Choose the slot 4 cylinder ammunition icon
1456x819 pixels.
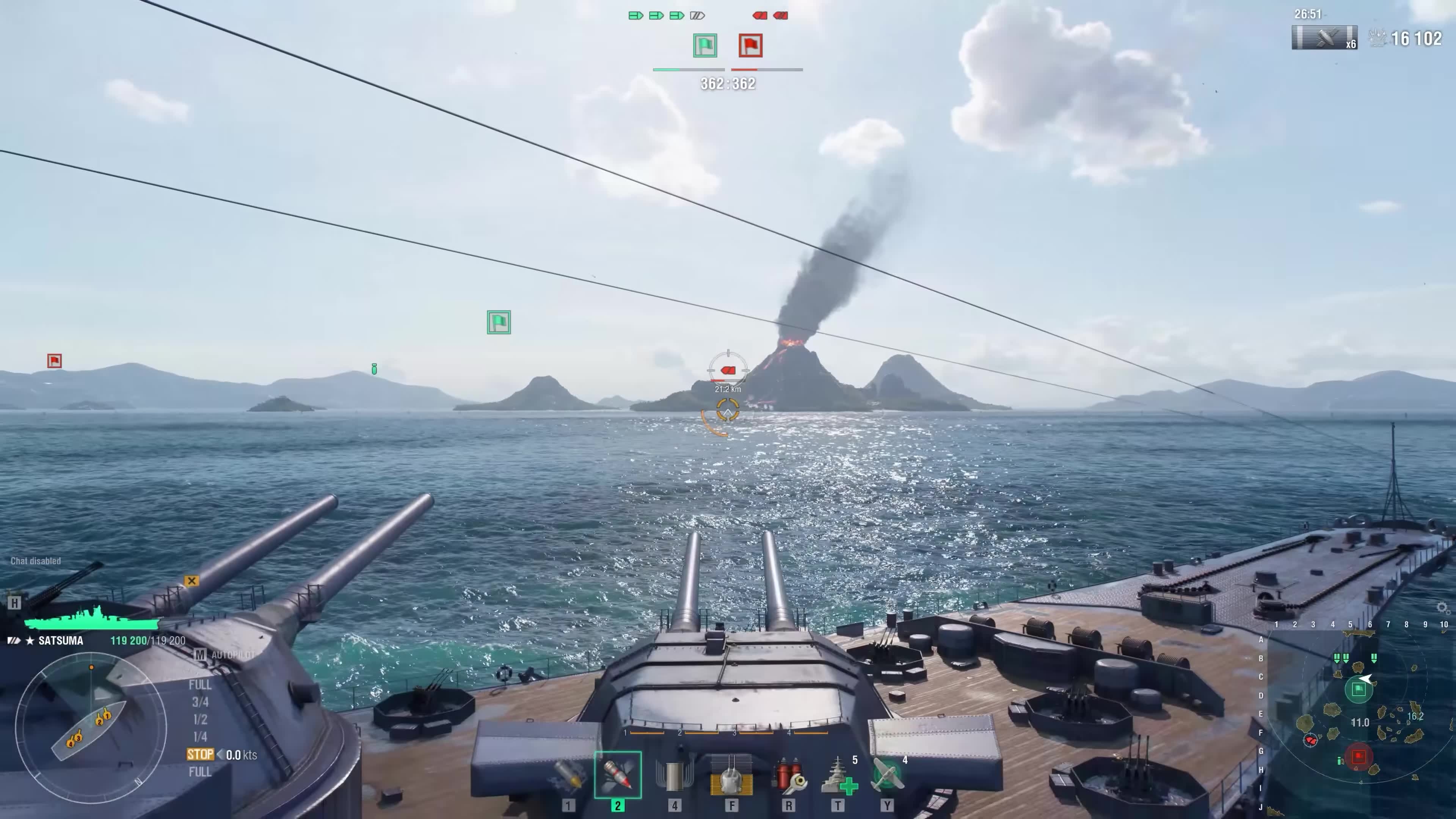pos(674,775)
